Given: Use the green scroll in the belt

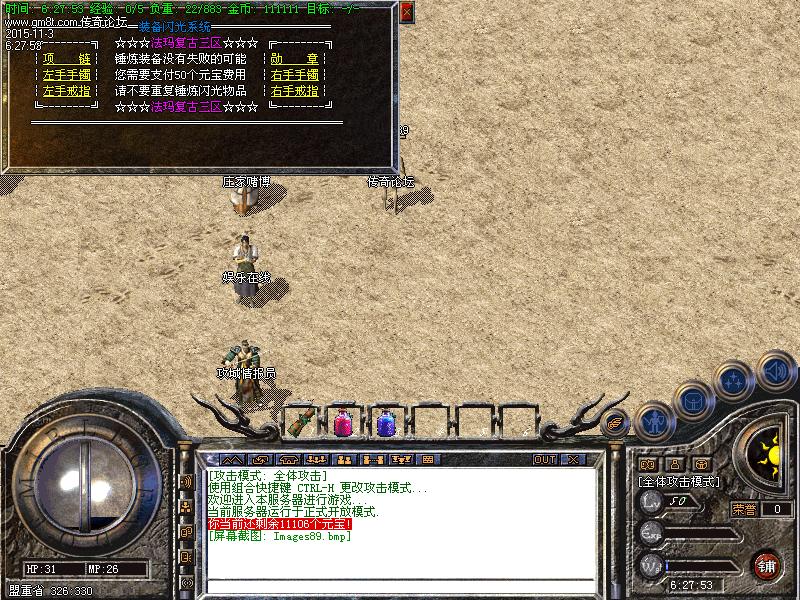Looking at the screenshot, I should [300, 422].
